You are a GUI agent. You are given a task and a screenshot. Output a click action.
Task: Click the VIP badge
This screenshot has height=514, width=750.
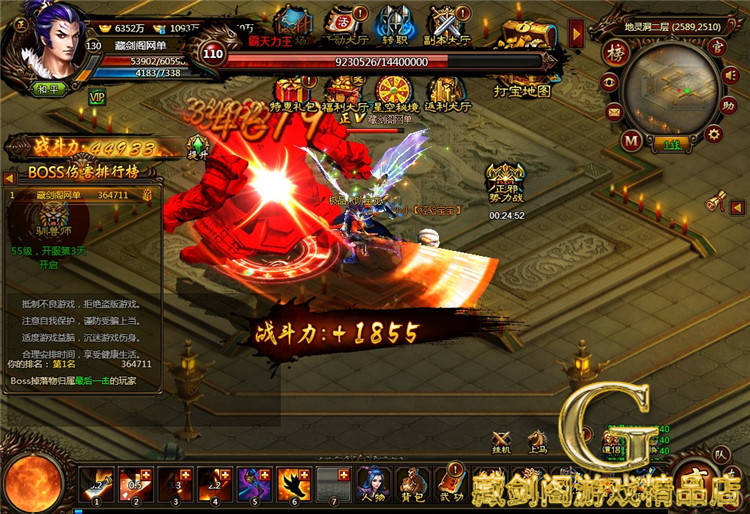[x=97, y=97]
